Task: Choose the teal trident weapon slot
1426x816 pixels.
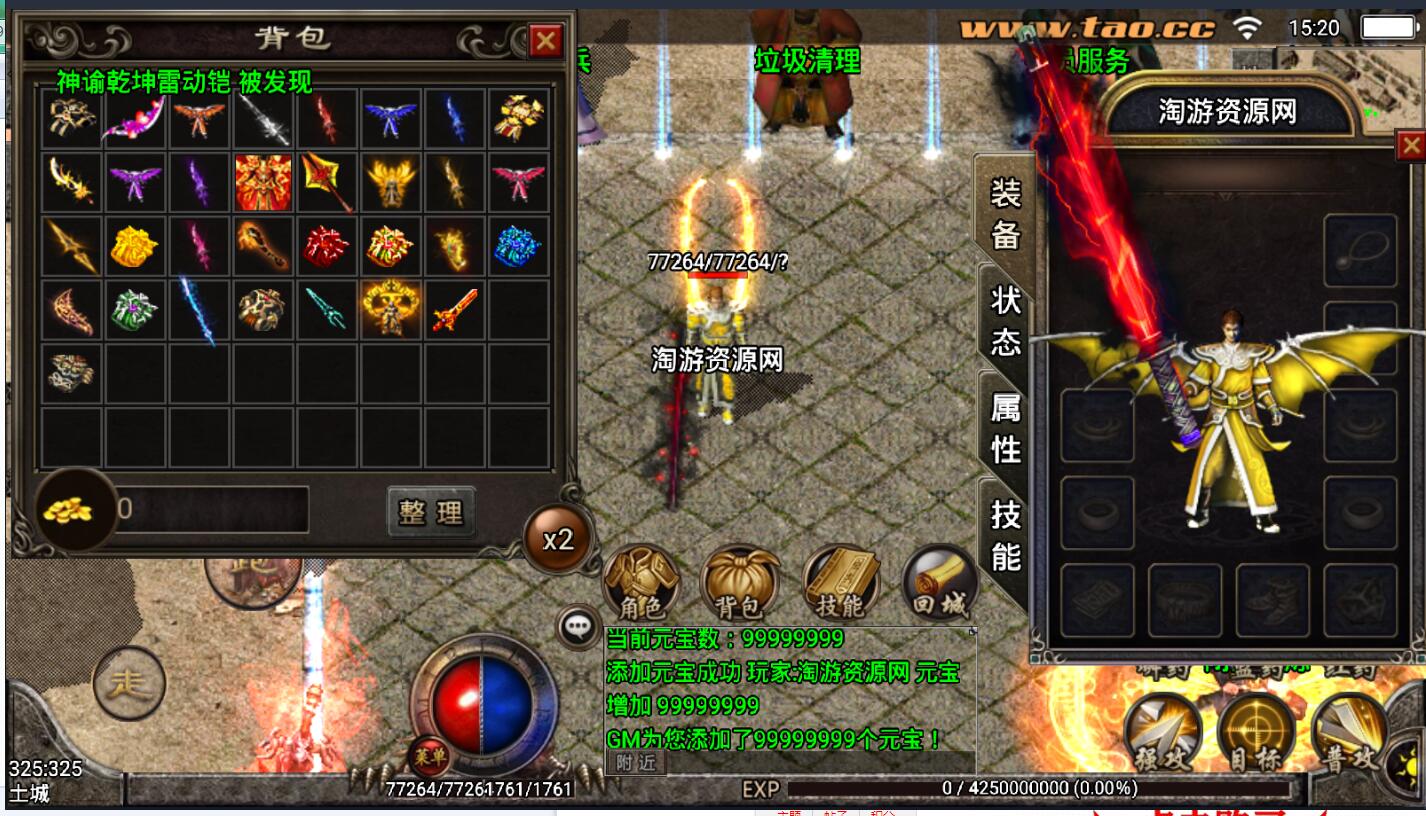Action: point(326,308)
